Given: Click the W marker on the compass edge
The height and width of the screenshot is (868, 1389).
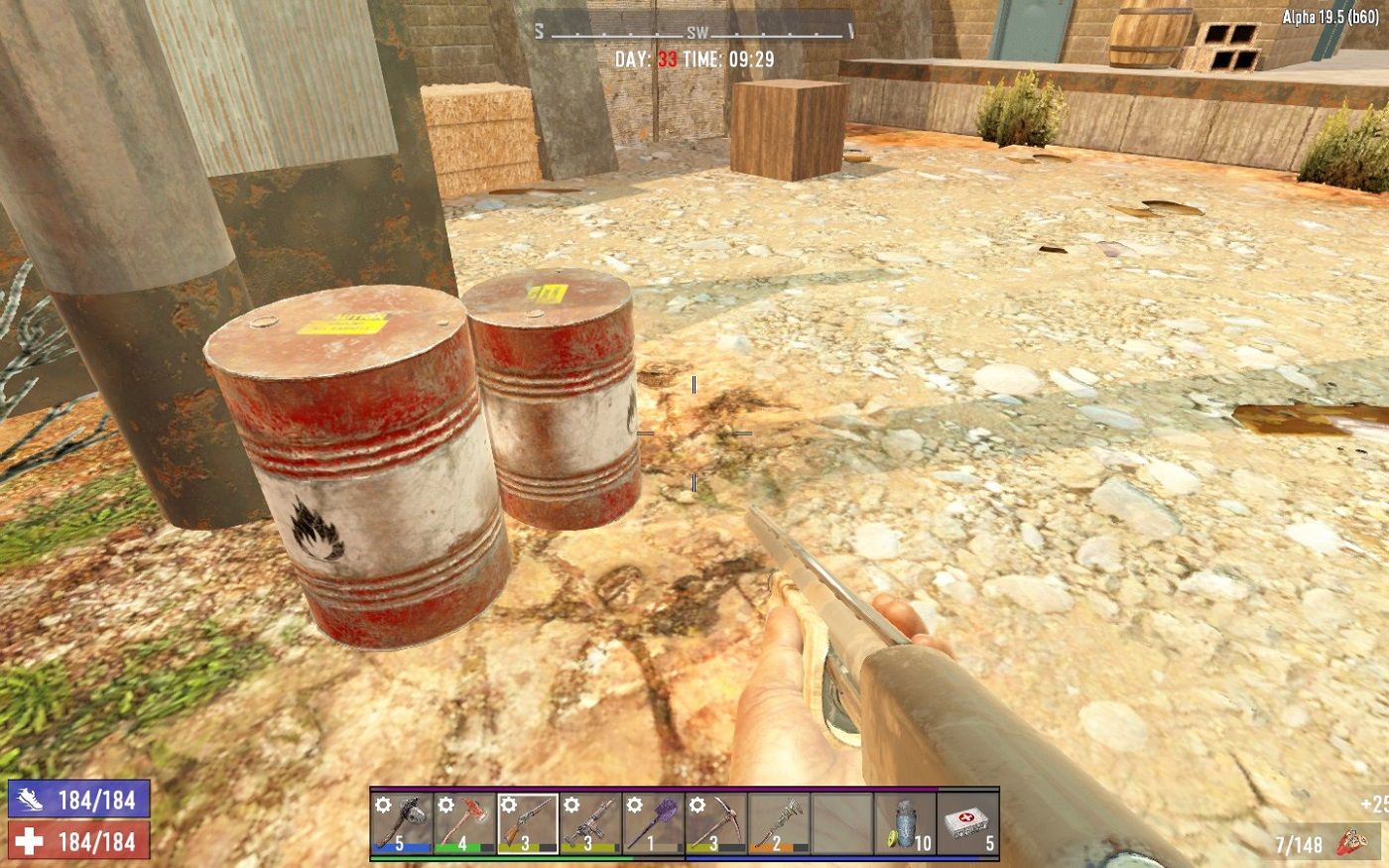Looking at the screenshot, I should [x=851, y=31].
